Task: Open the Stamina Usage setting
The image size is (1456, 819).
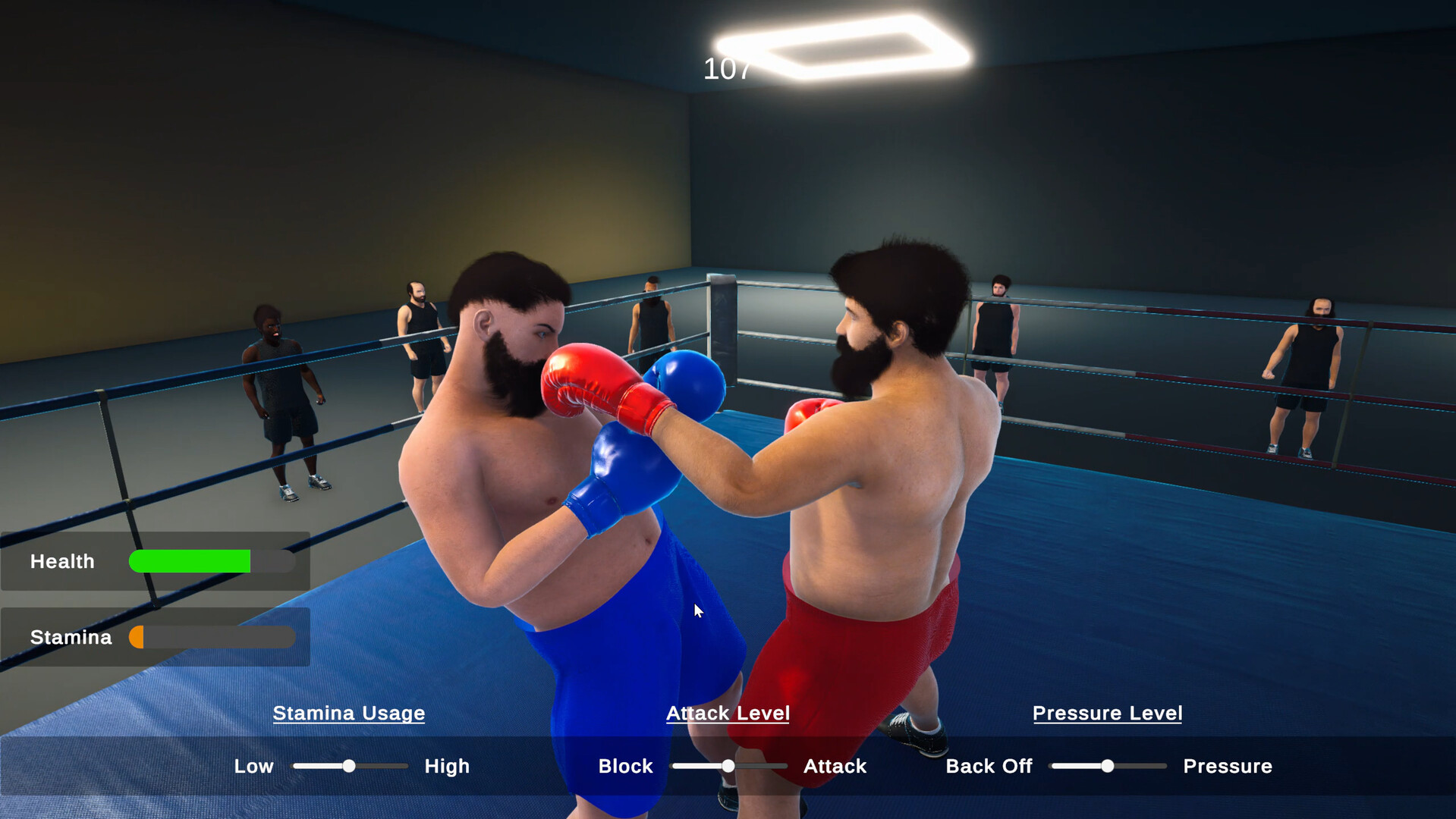Action: point(349,714)
